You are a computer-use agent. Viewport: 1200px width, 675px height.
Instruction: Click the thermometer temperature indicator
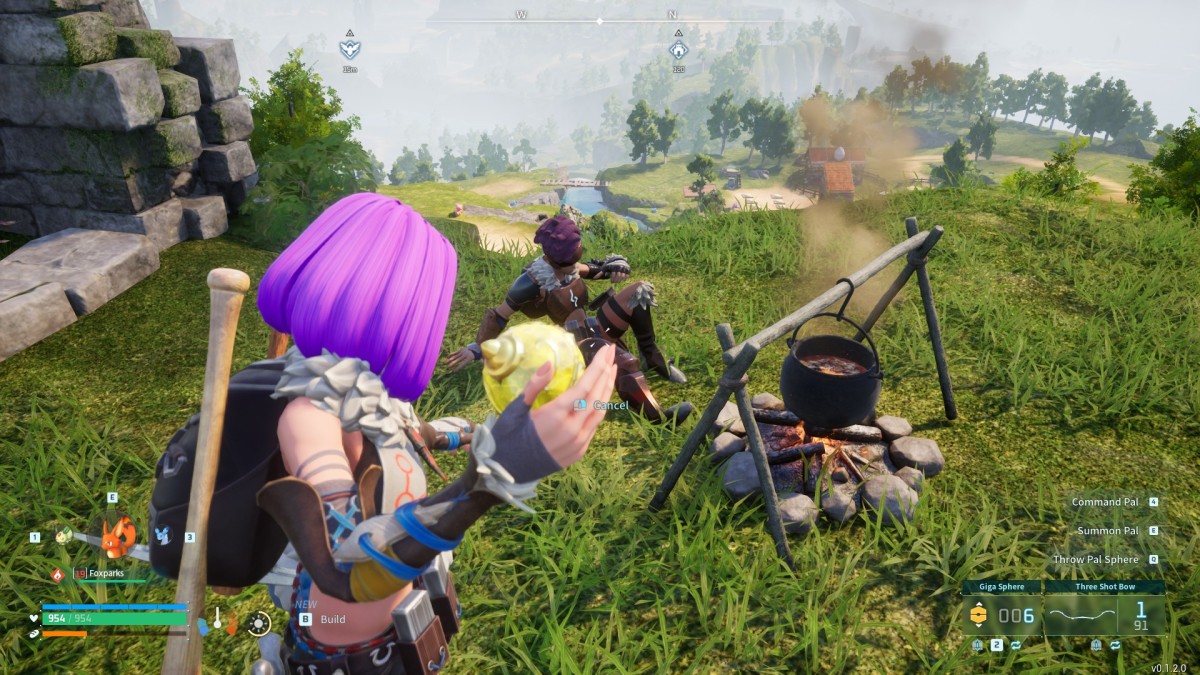pyautogui.click(x=217, y=619)
